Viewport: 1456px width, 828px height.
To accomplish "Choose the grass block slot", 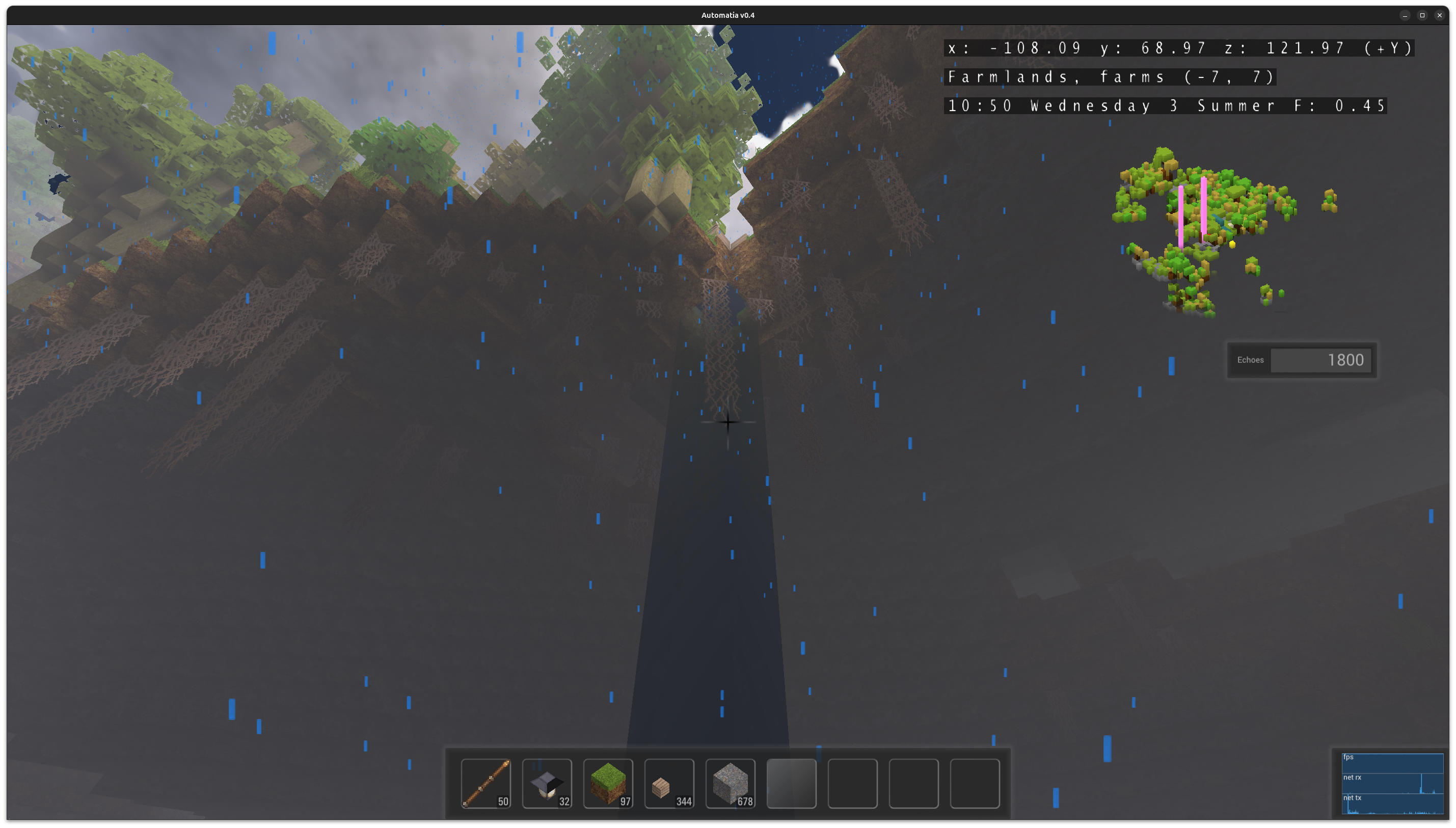I will pyautogui.click(x=608, y=783).
